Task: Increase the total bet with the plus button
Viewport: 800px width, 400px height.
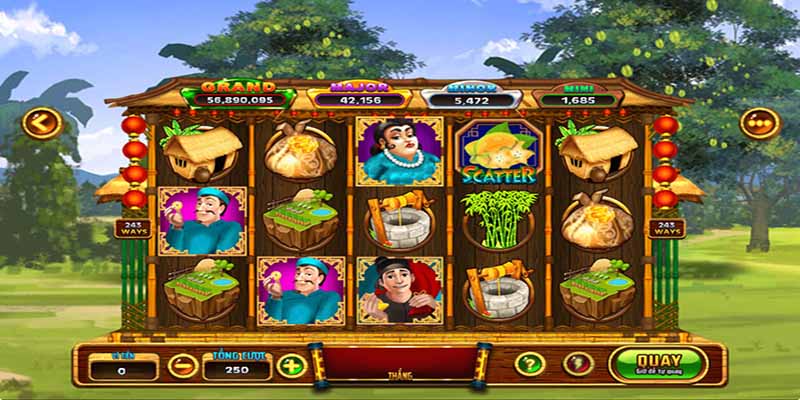Action: coord(290,365)
